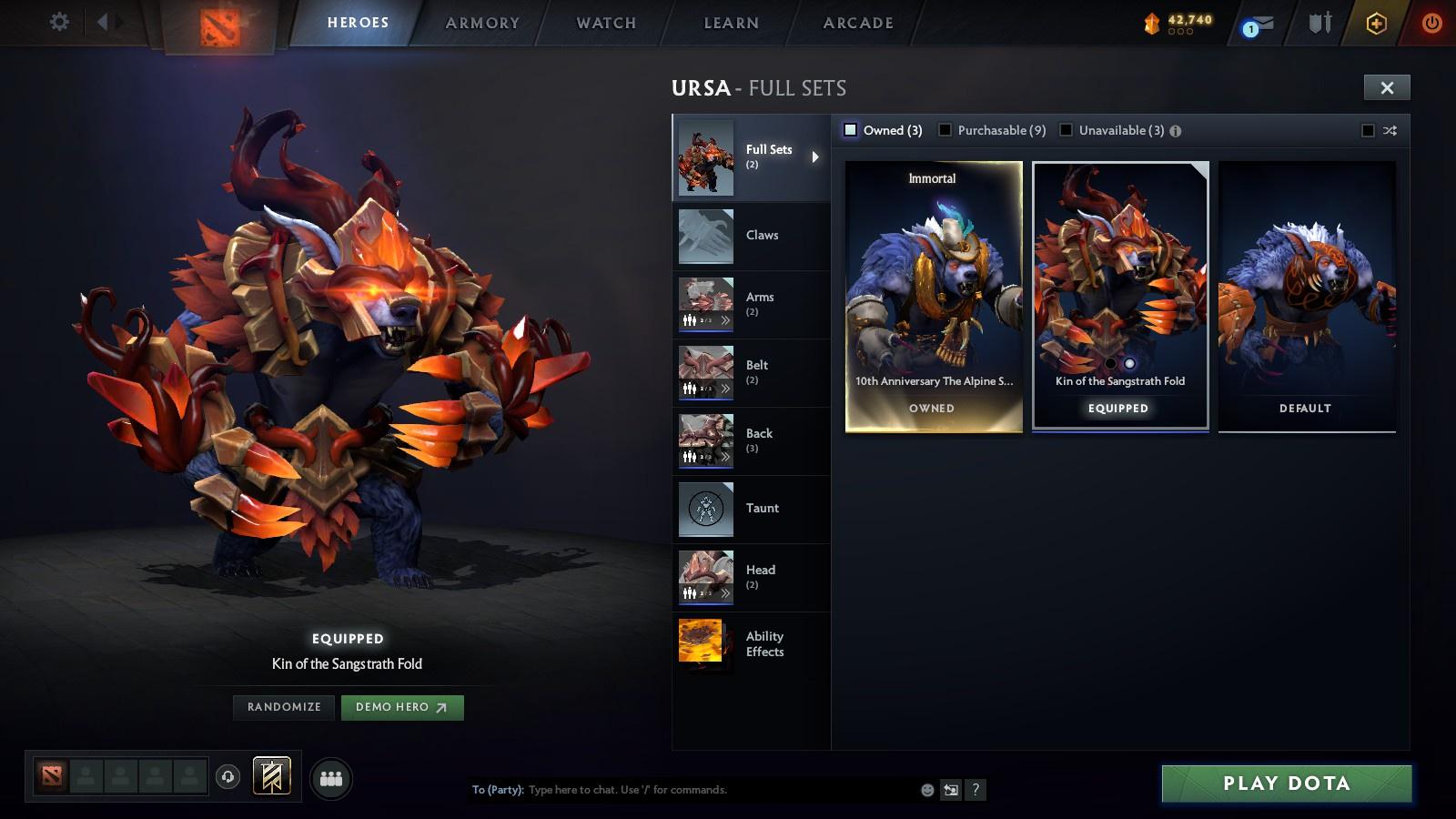Expand the Arms slot item list
This screenshot has width=1456, height=819.
pos(723,318)
